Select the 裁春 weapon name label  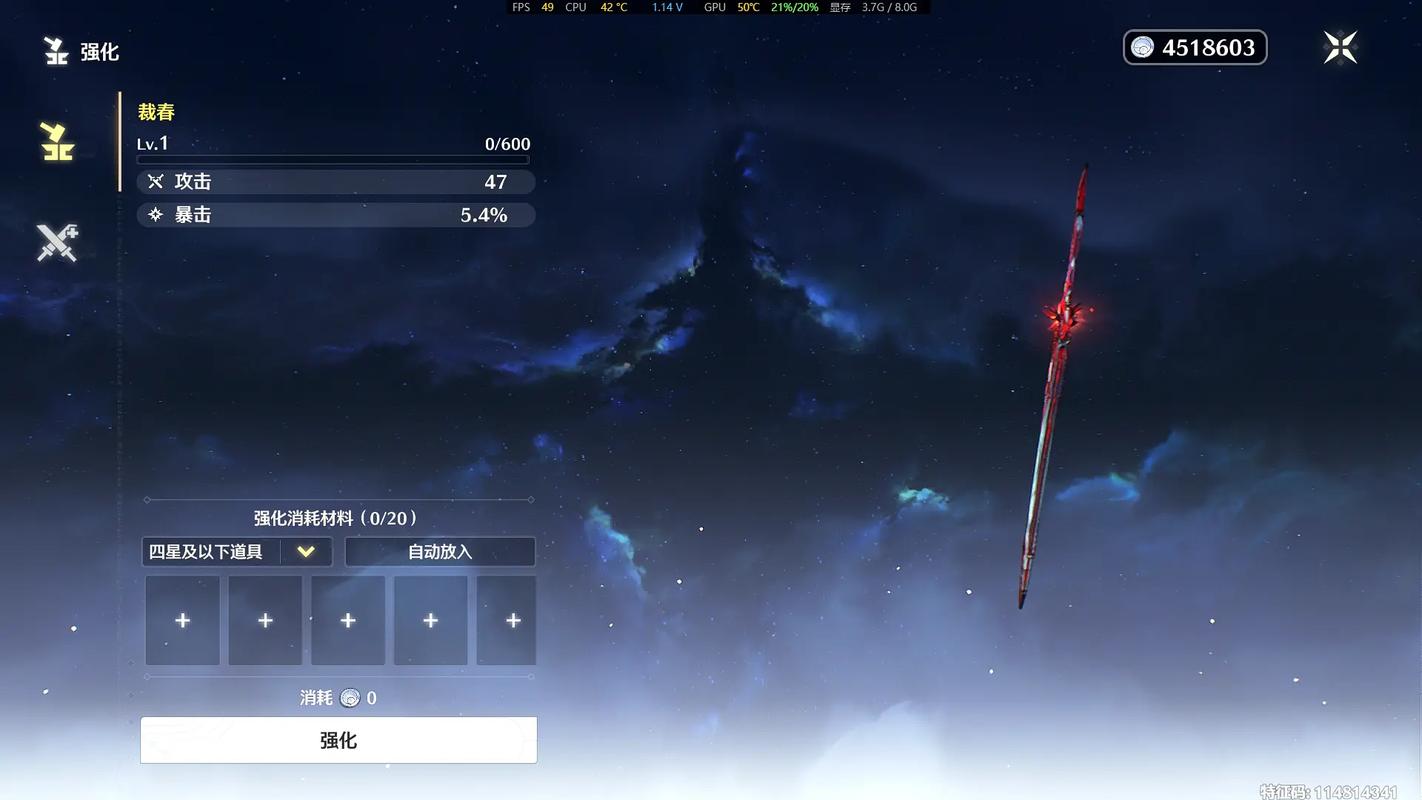[x=157, y=111]
